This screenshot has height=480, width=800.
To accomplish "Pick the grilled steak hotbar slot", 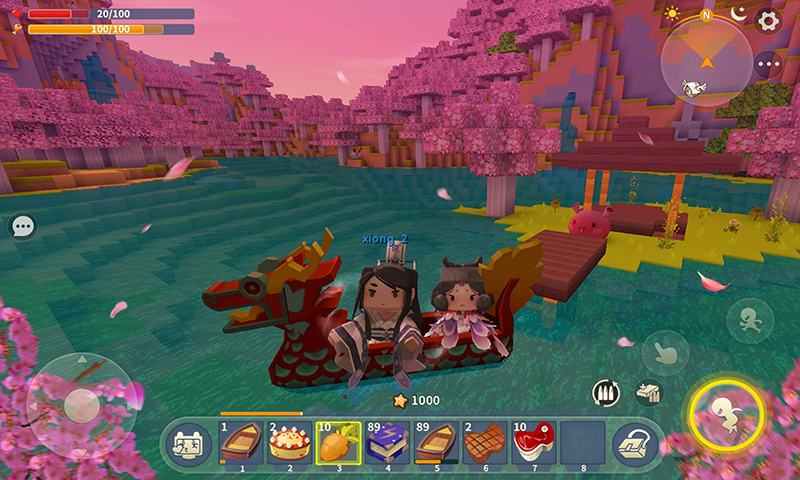I will [x=486, y=442].
